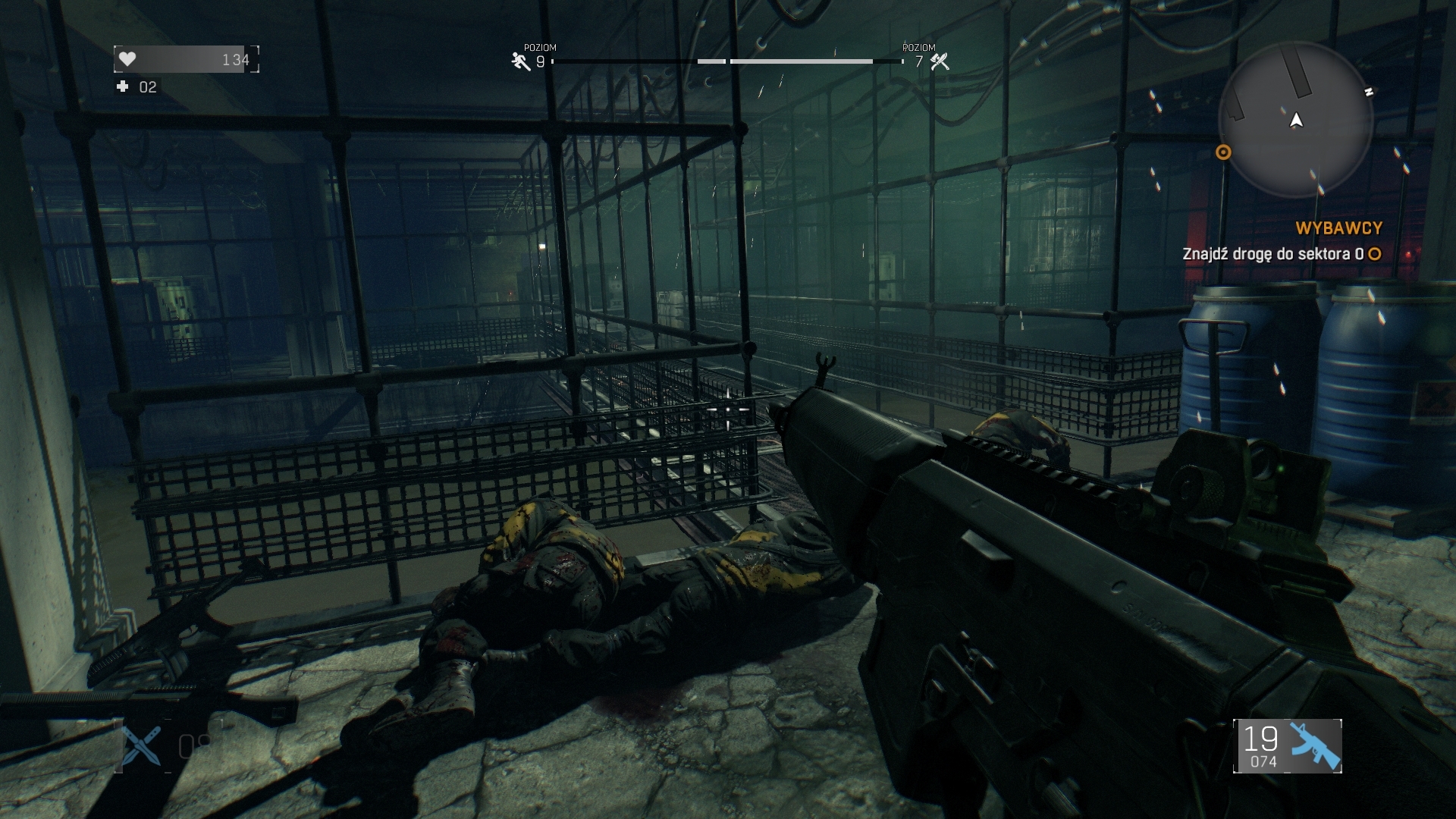Open the Wybawcy quest tracker

pos(1338,227)
